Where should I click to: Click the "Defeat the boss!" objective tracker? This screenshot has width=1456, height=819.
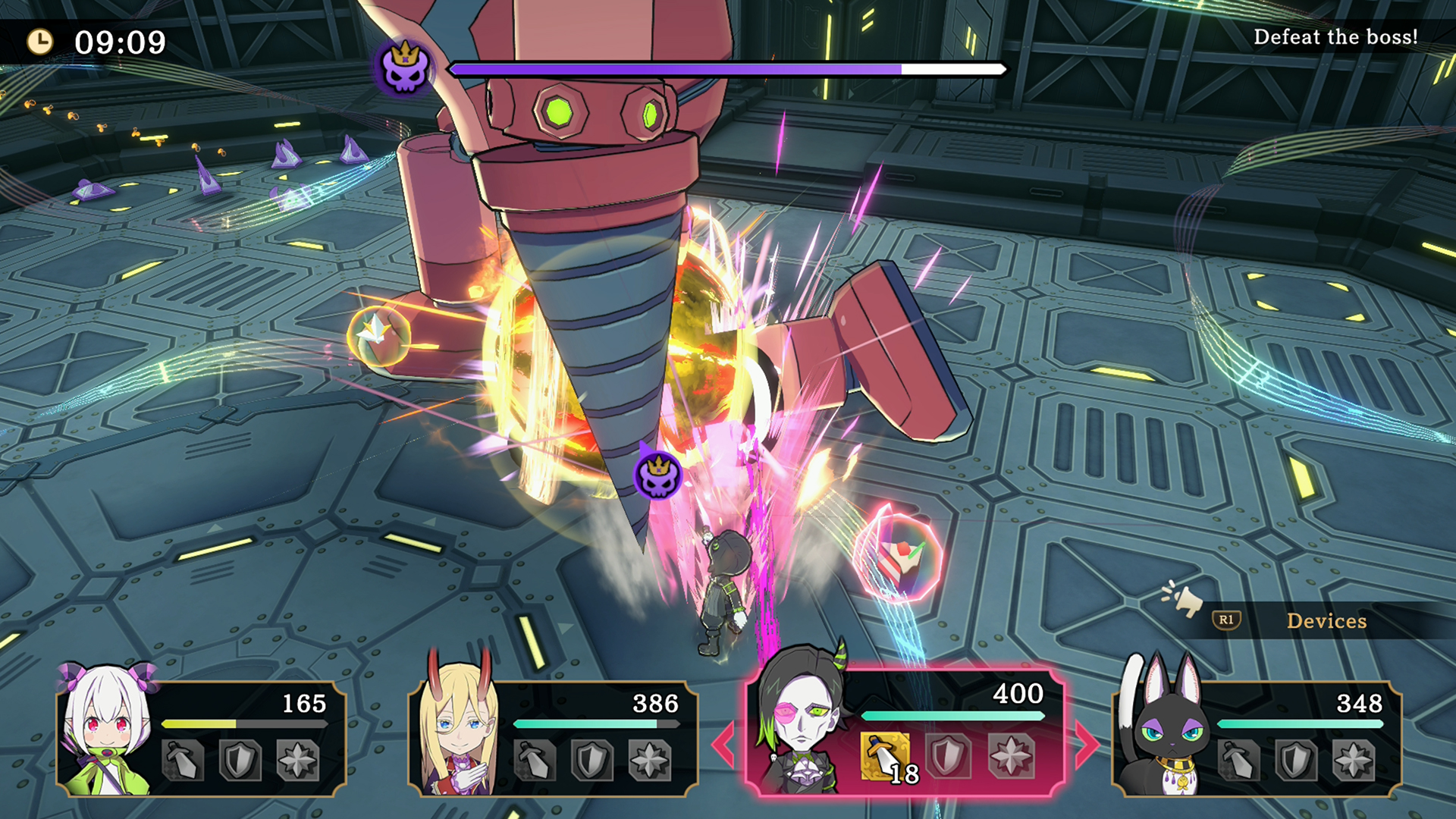pos(1335,37)
